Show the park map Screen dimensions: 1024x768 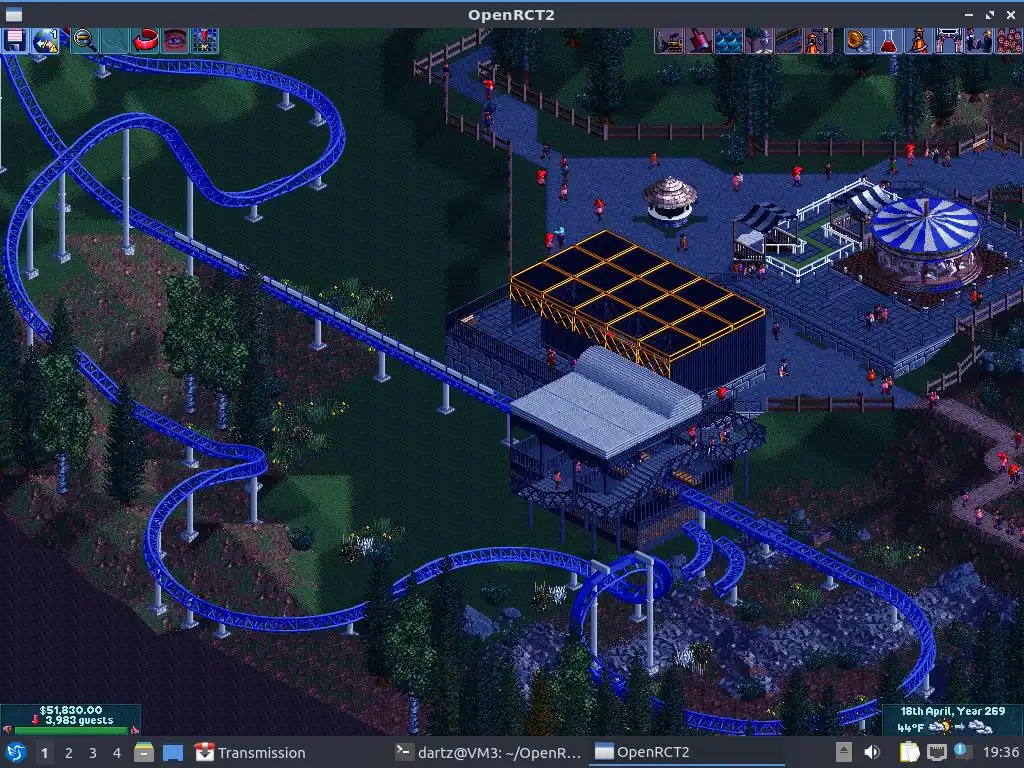[x=205, y=40]
